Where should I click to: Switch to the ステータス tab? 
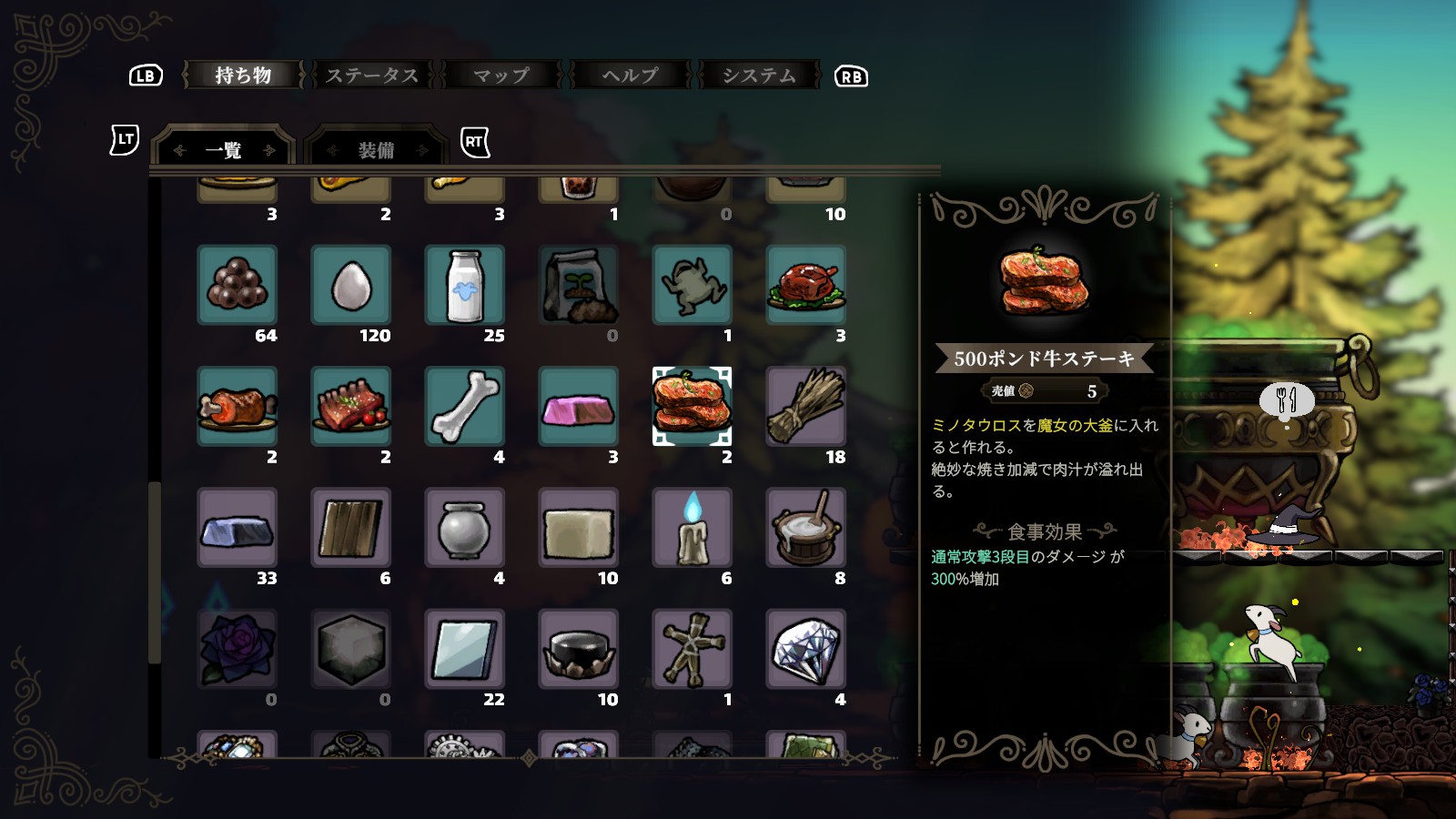click(x=372, y=76)
